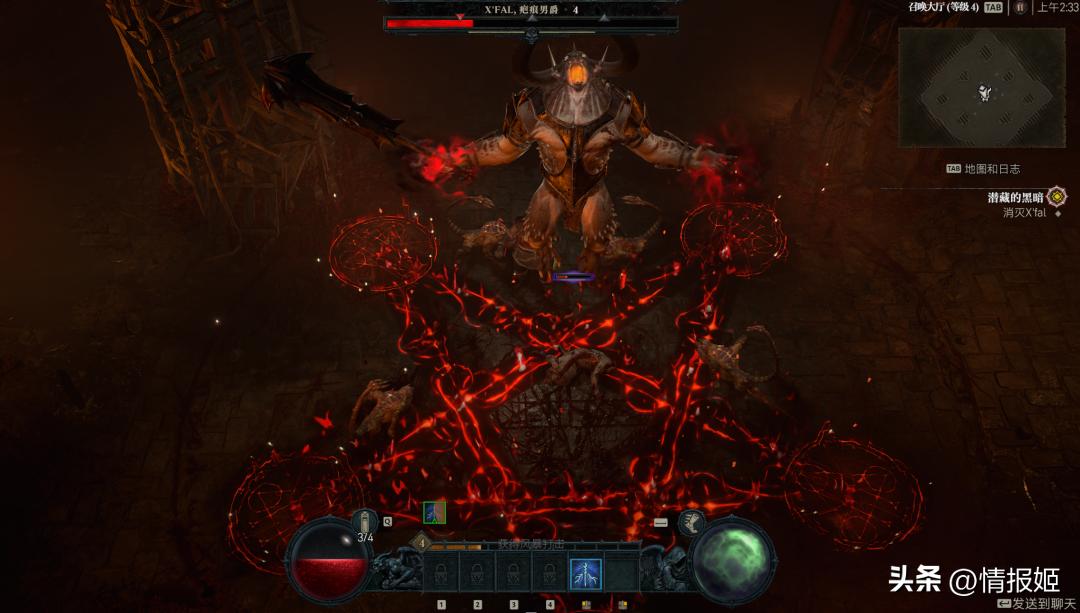The height and width of the screenshot is (613, 1080).
Task: Click the 发送到聊天 send to chat prompt
Action: [1037, 603]
